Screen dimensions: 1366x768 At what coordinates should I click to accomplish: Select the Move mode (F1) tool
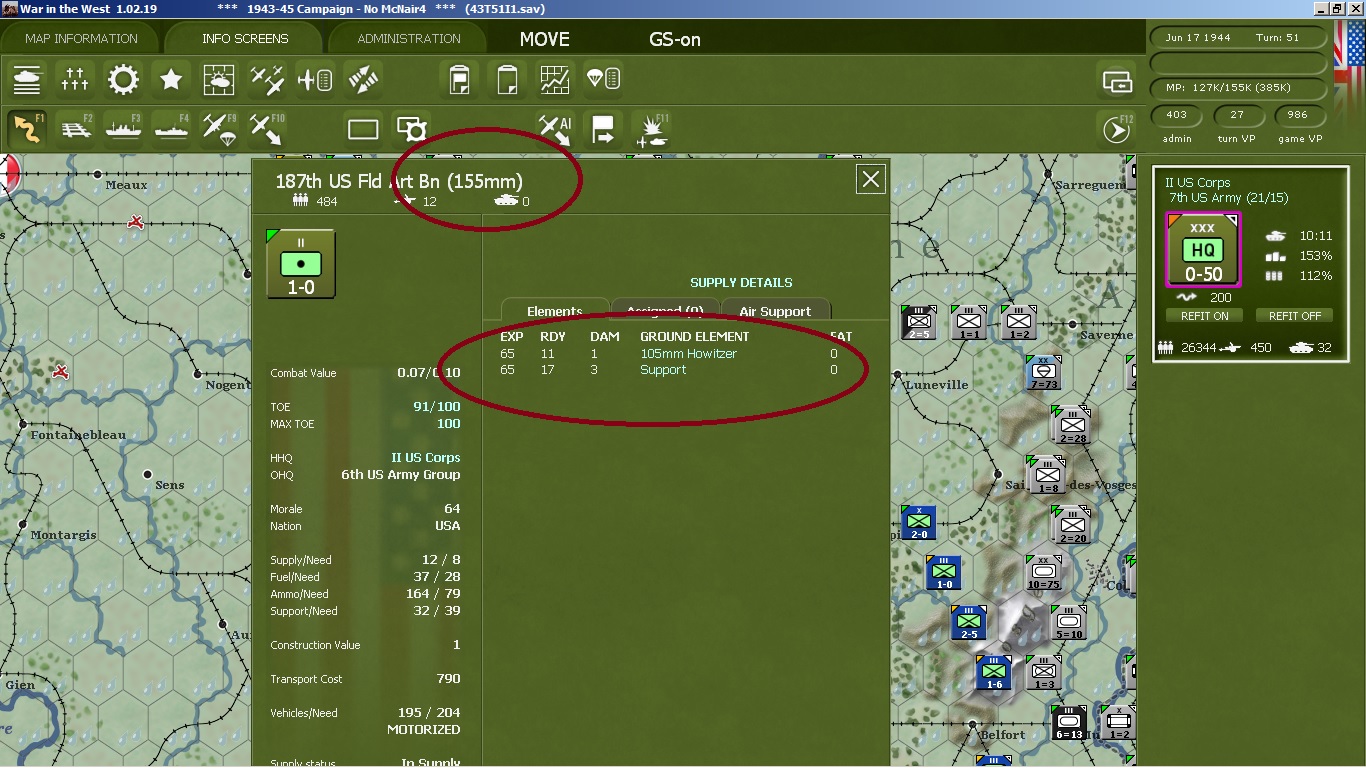tap(27, 129)
